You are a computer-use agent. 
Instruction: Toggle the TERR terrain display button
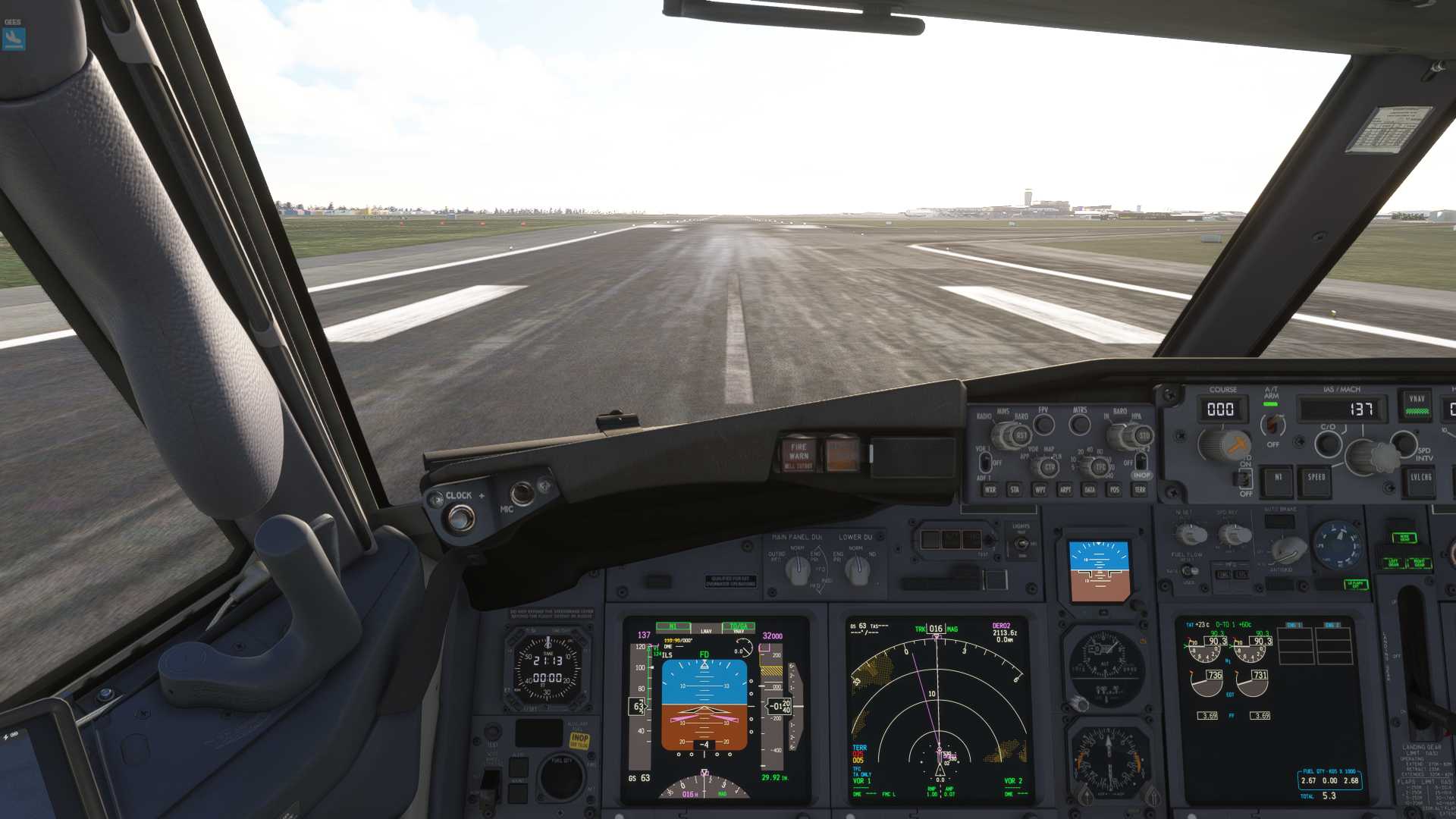click(x=1139, y=490)
